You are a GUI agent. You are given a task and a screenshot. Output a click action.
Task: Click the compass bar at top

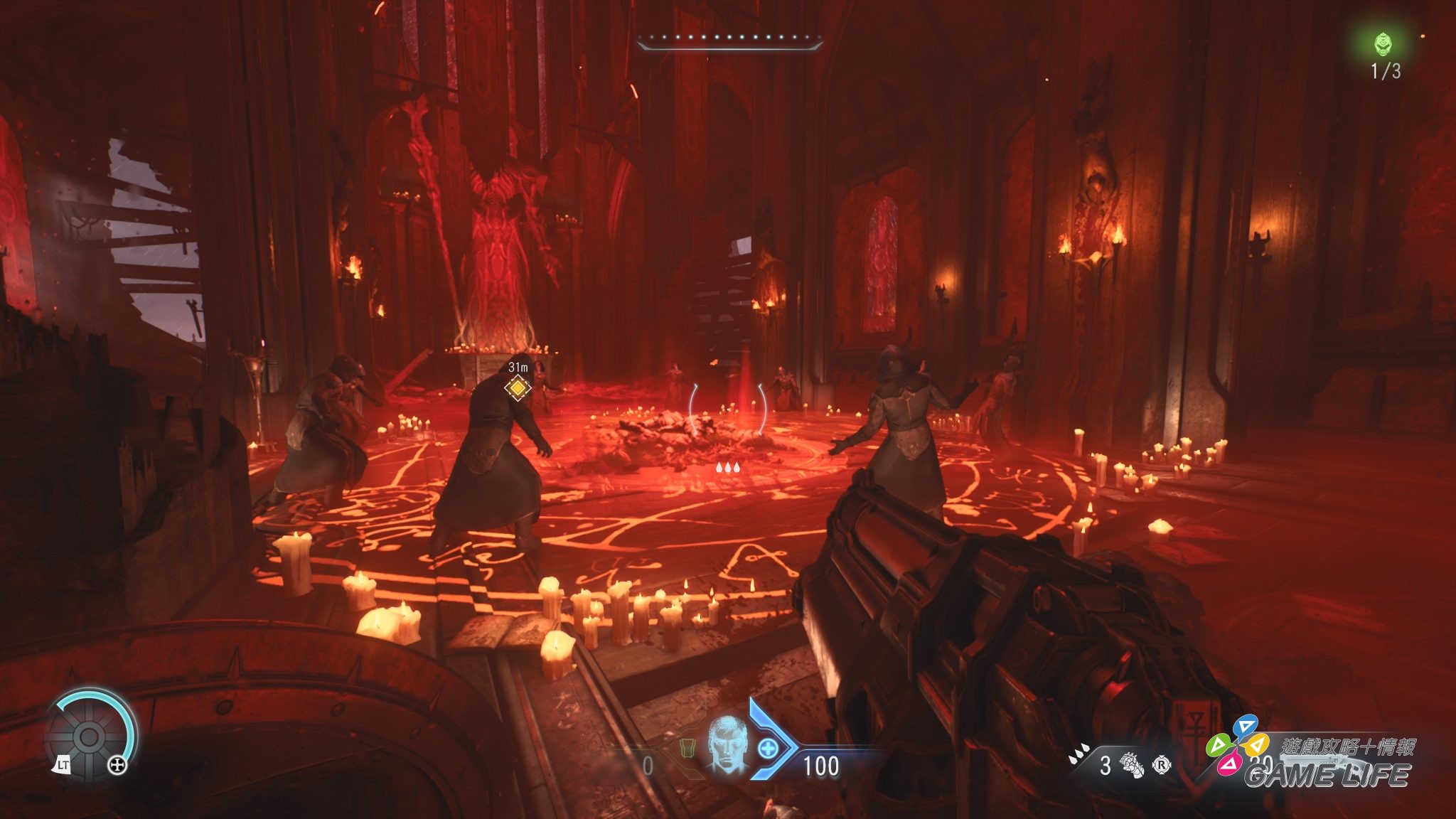coord(729,41)
